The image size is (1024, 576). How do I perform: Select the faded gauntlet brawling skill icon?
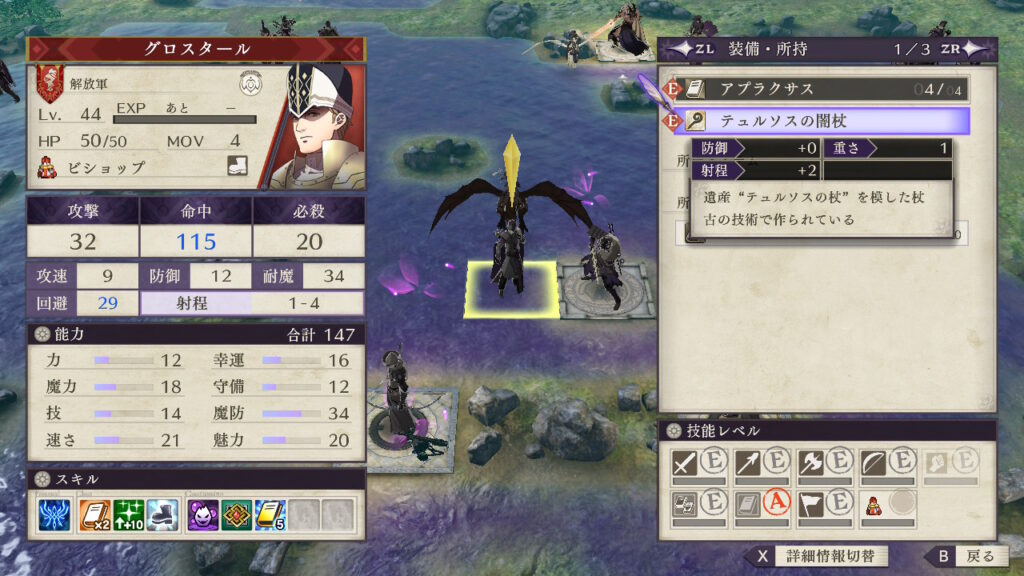point(935,462)
